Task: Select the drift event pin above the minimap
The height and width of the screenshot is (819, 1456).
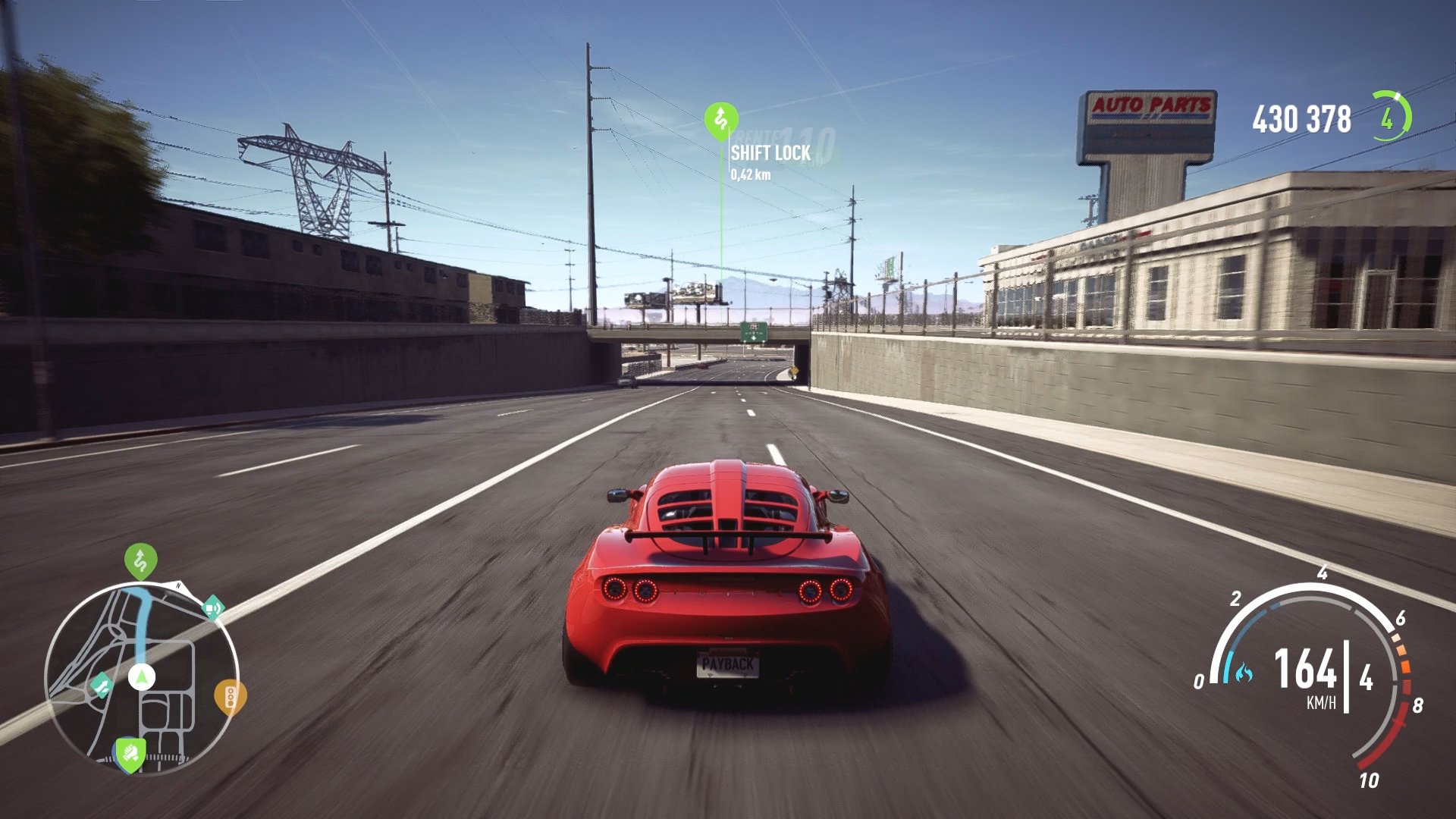Action: [140, 561]
